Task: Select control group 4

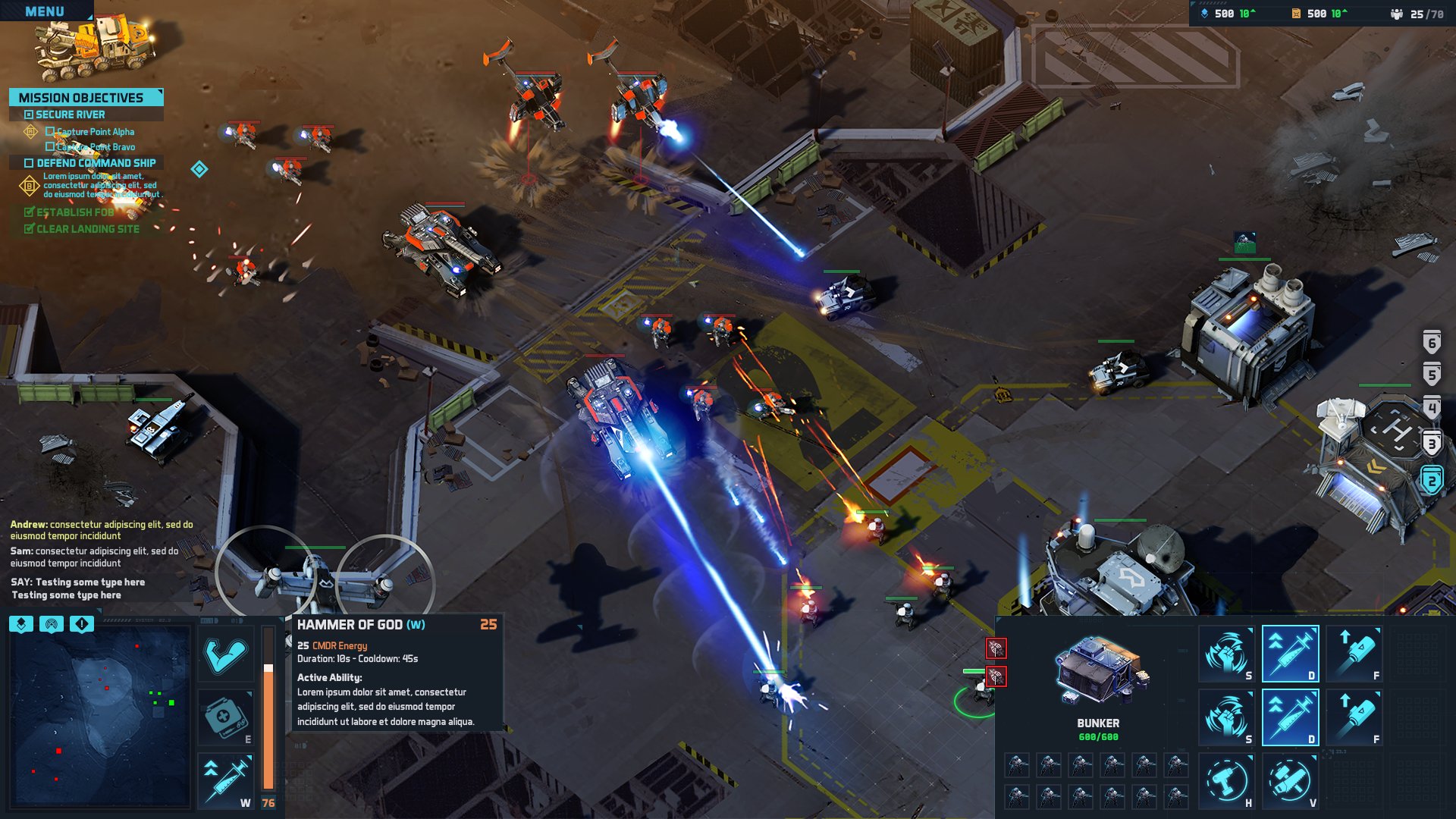Action: click(1432, 409)
